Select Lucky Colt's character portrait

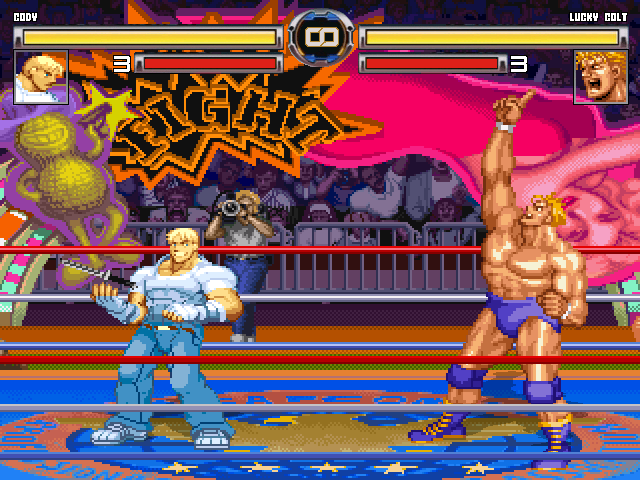[x=598, y=78]
